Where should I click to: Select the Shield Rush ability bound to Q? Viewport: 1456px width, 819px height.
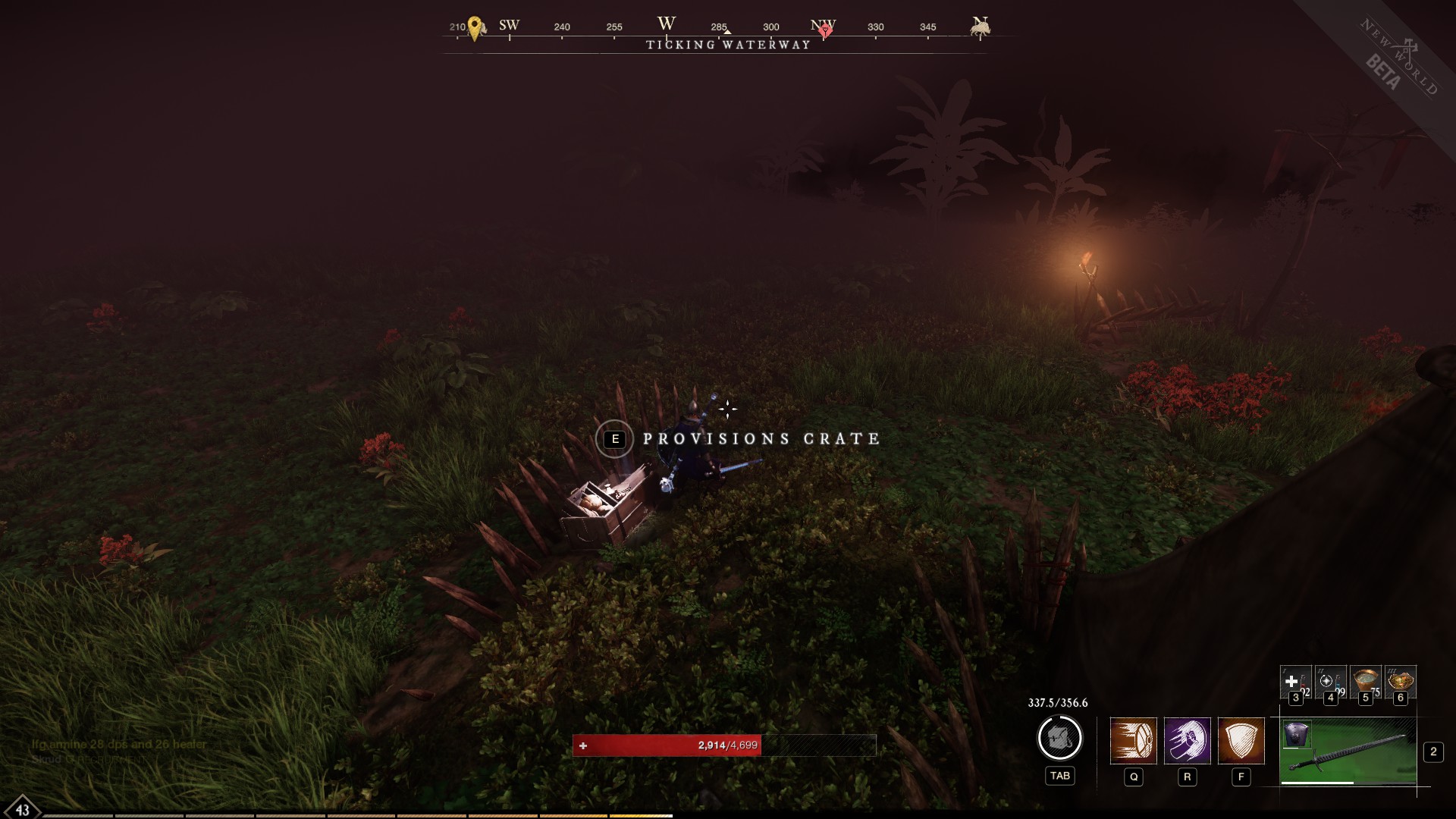pyautogui.click(x=1134, y=742)
